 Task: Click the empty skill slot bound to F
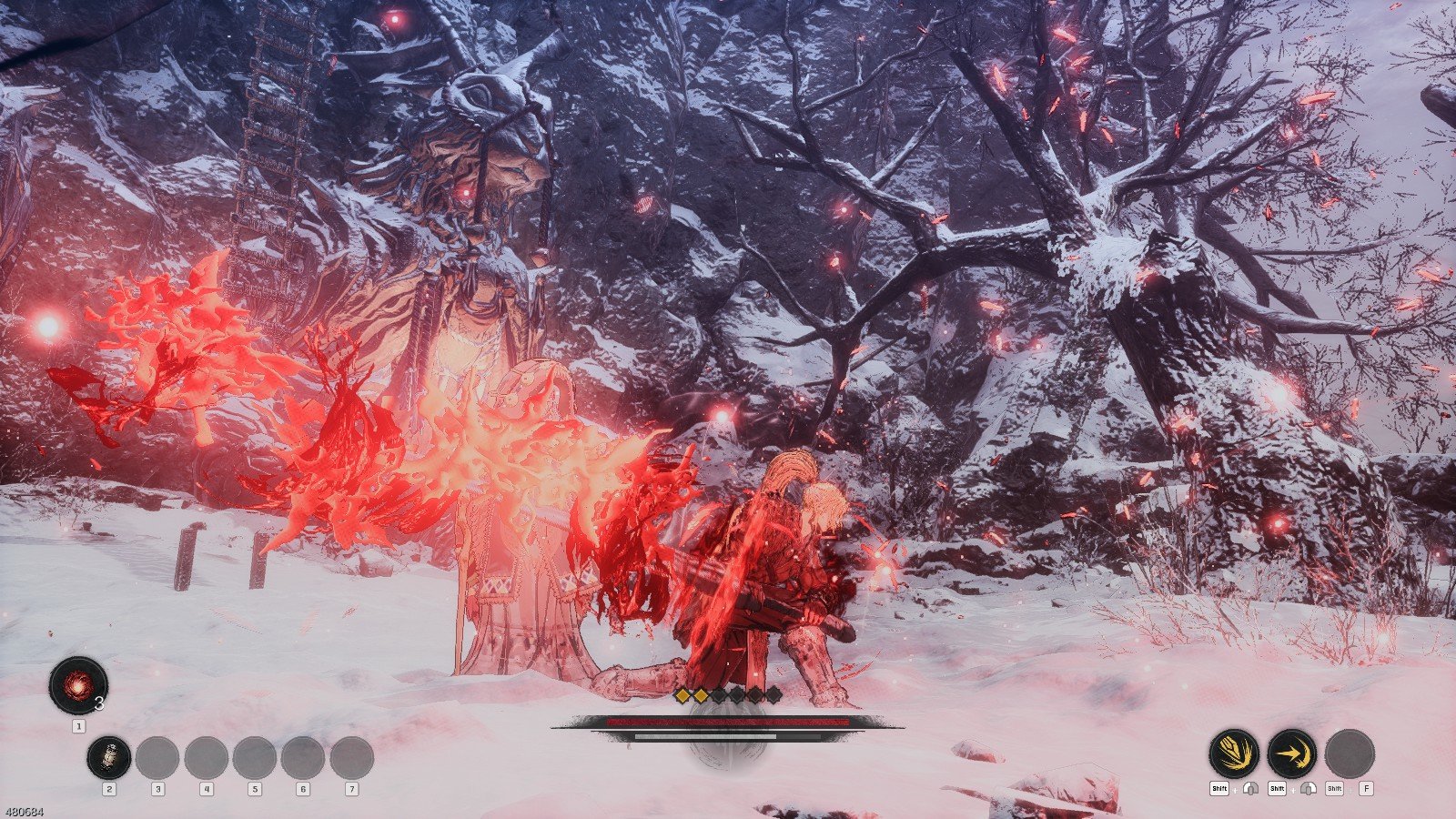tap(1350, 753)
